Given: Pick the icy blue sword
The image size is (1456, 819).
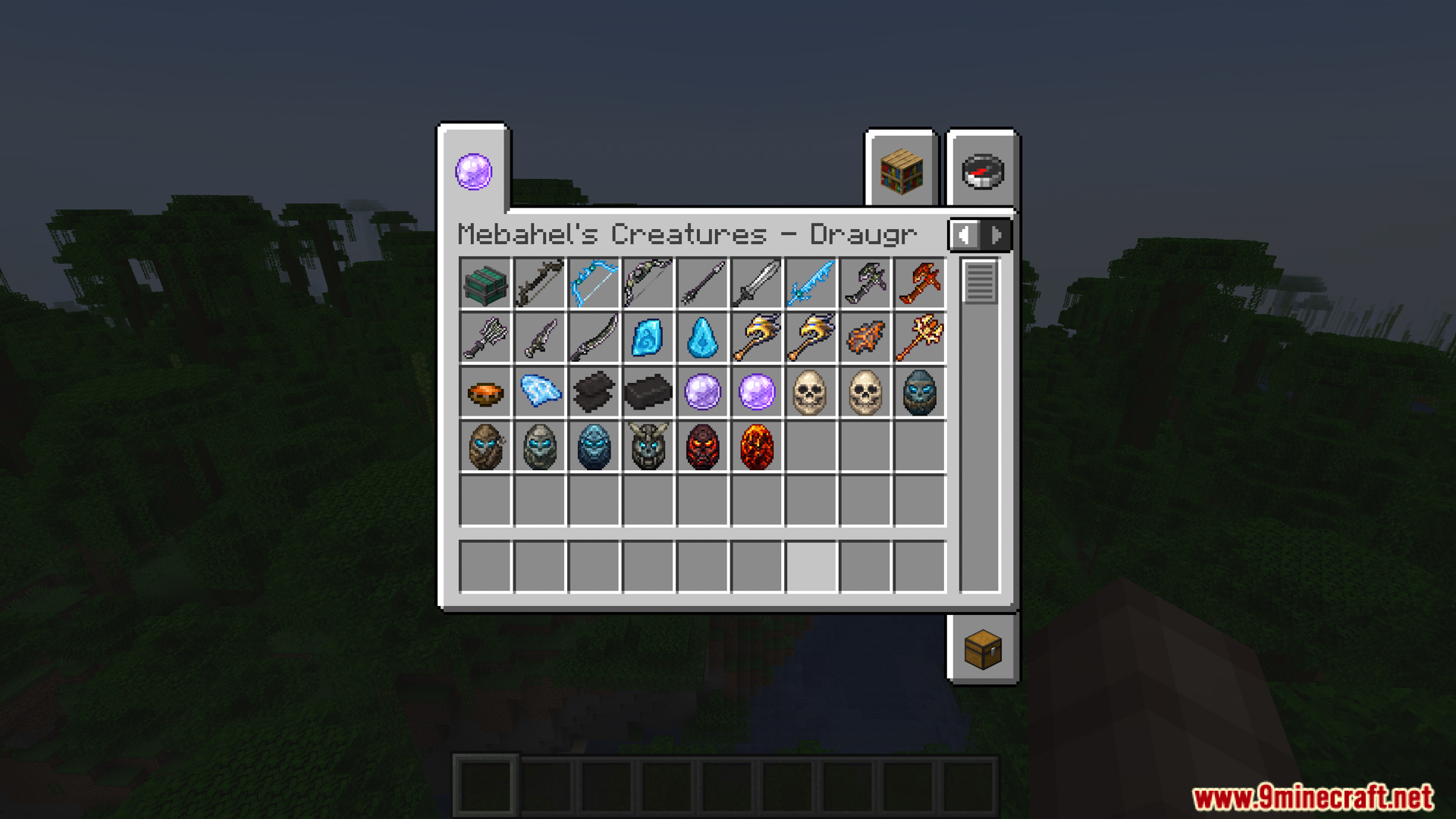Looking at the screenshot, I should click(x=810, y=284).
